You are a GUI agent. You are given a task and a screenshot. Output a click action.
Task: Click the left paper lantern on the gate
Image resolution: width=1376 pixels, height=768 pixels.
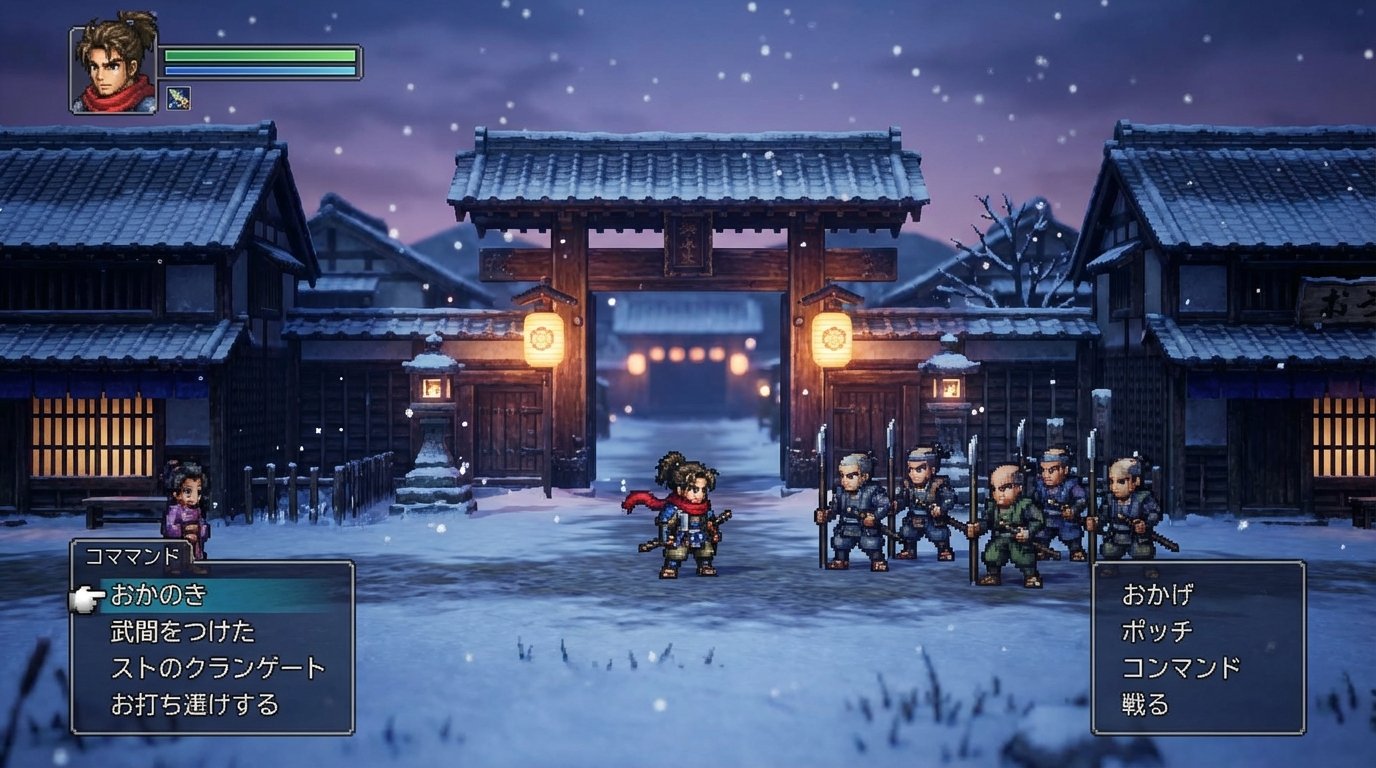tap(545, 337)
